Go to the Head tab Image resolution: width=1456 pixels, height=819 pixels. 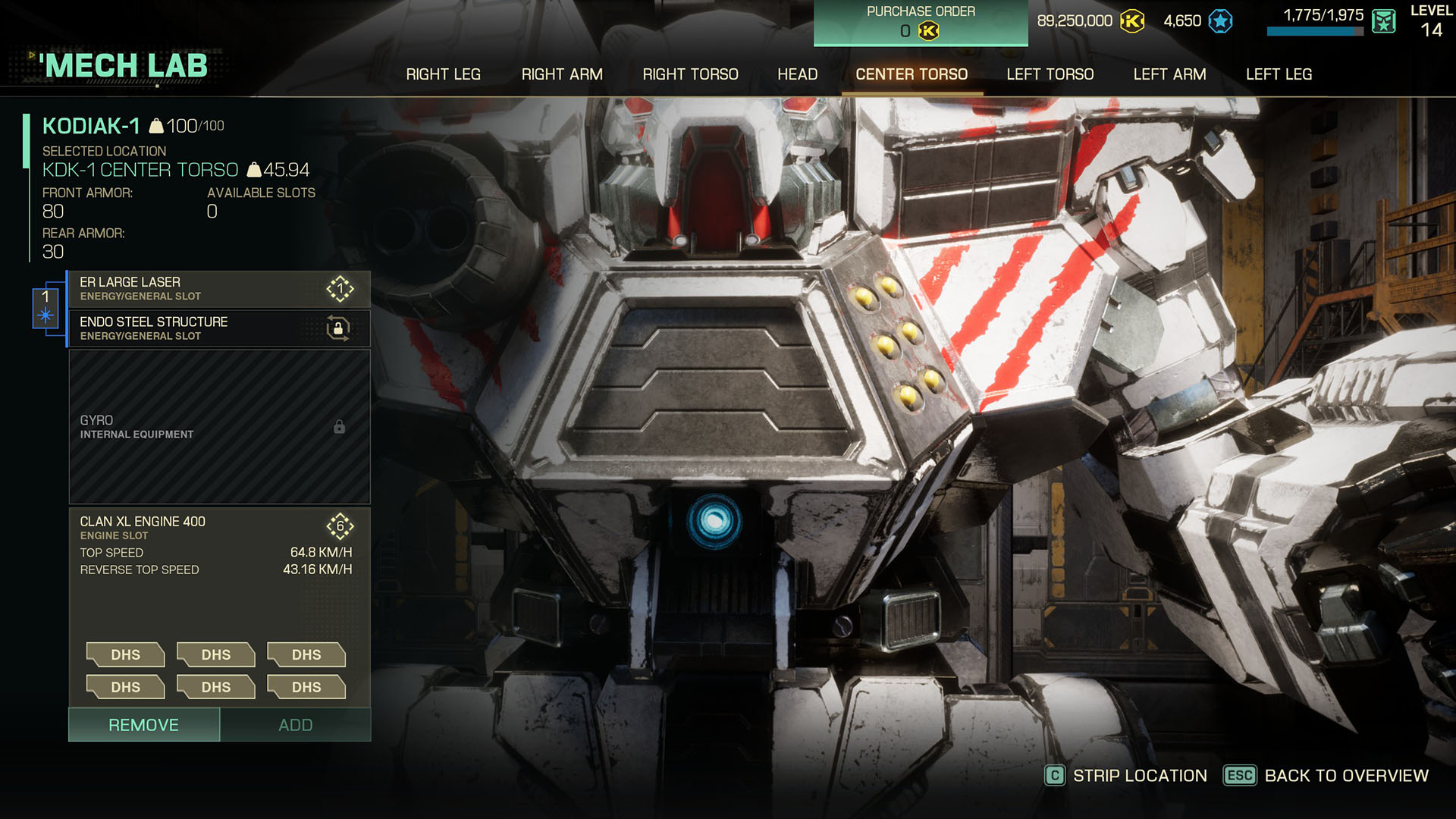point(797,74)
